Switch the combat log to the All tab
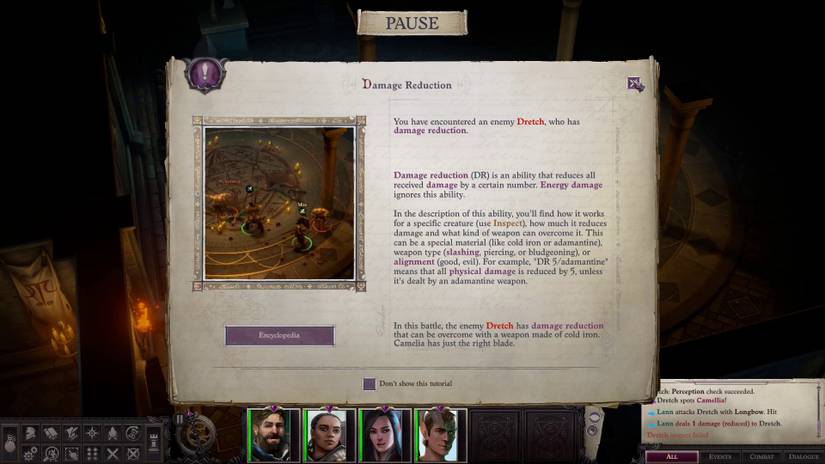The image size is (825, 464). point(670,456)
